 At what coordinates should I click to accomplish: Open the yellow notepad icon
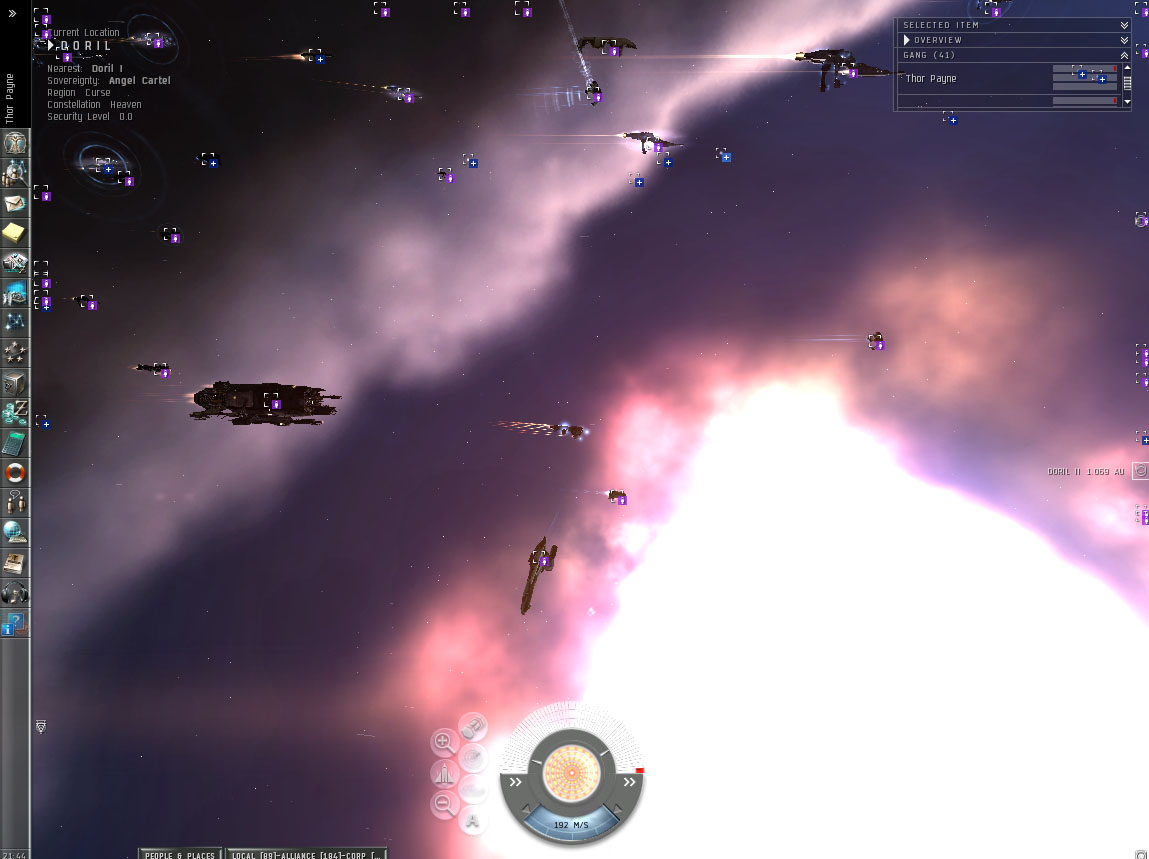[15, 234]
